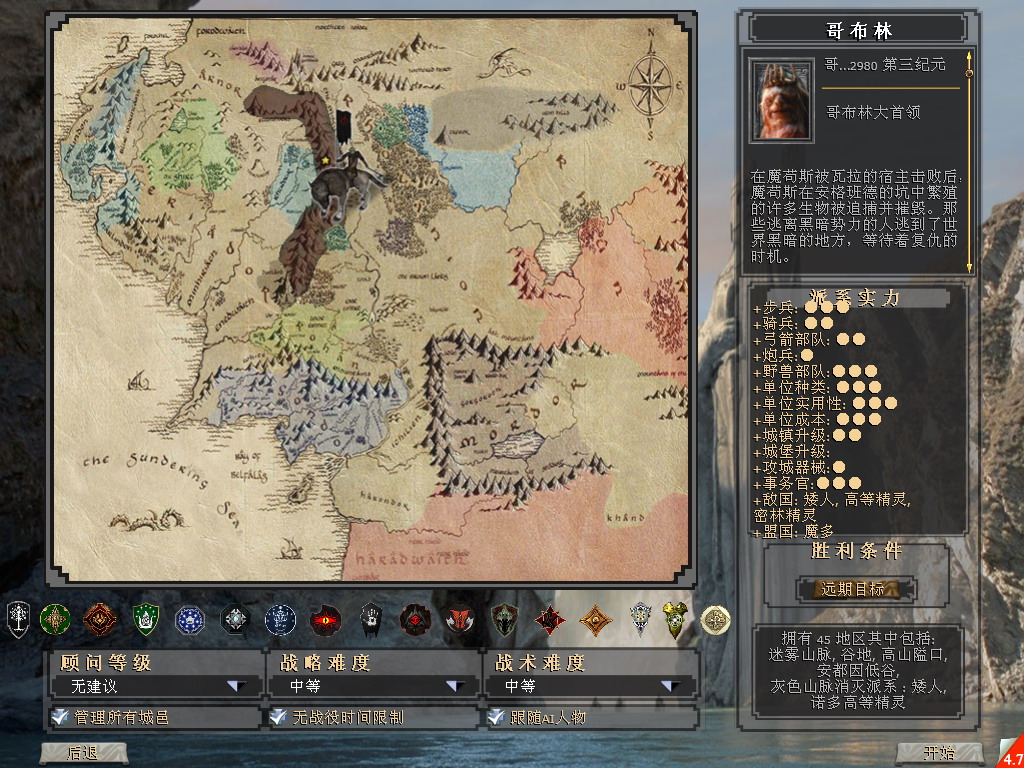The height and width of the screenshot is (768, 1024).
Task: Toggle the 无战役时间限制 checkbox
Action: [278, 717]
